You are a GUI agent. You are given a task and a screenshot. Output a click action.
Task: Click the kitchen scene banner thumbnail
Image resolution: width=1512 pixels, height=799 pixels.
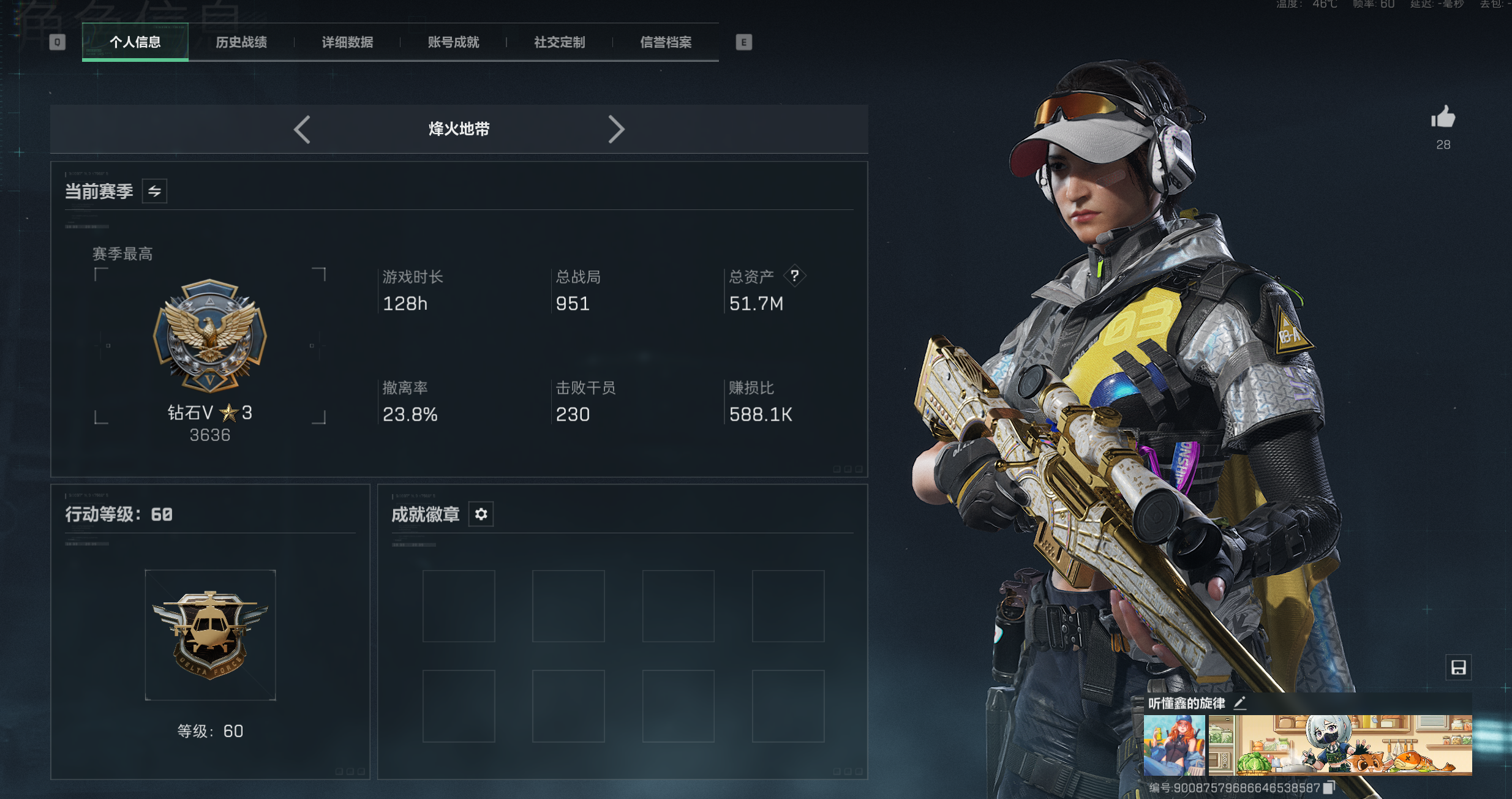[1341, 744]
